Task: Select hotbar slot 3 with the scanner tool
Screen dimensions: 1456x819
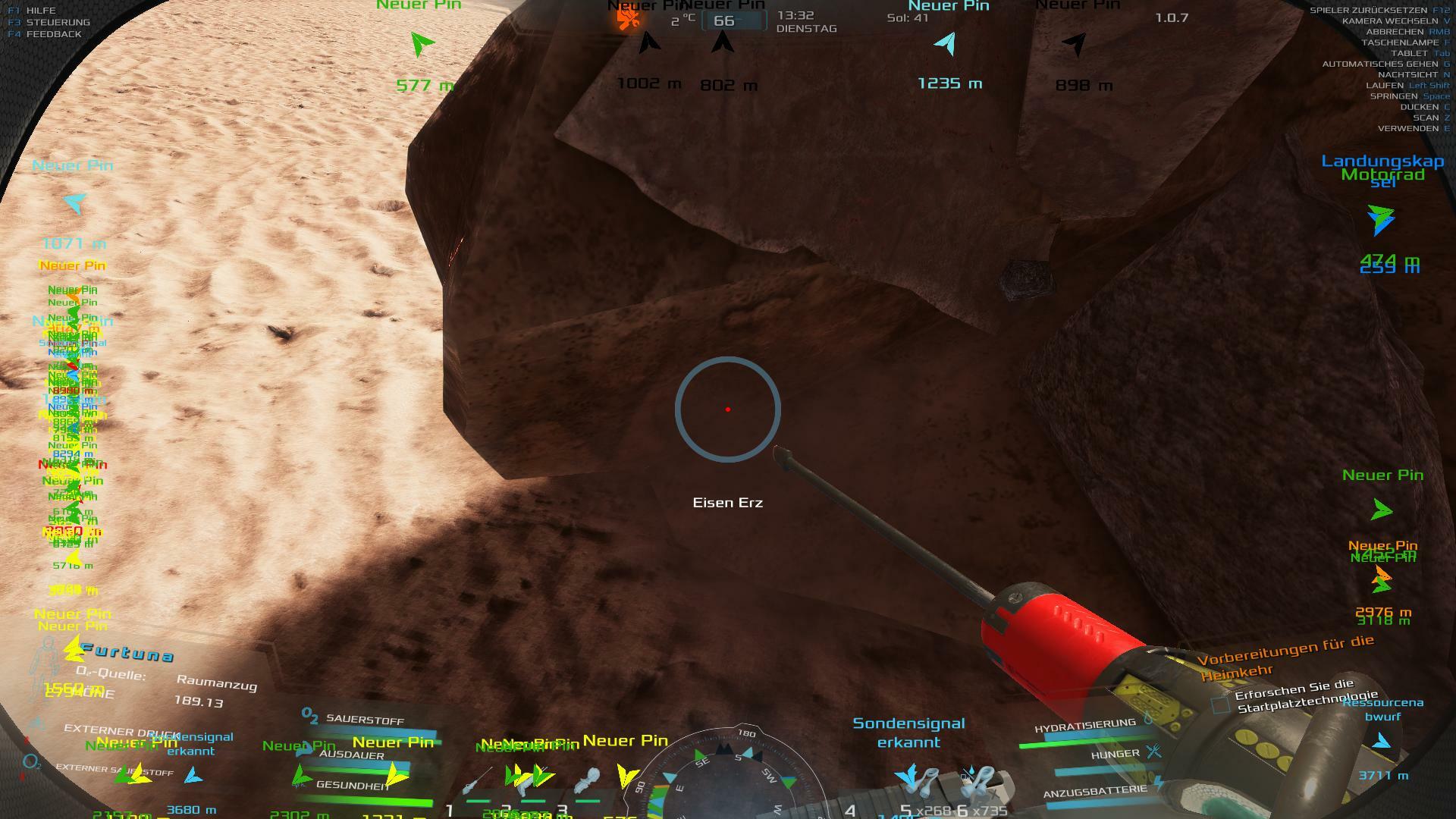Action: click(x=588, y=781)
